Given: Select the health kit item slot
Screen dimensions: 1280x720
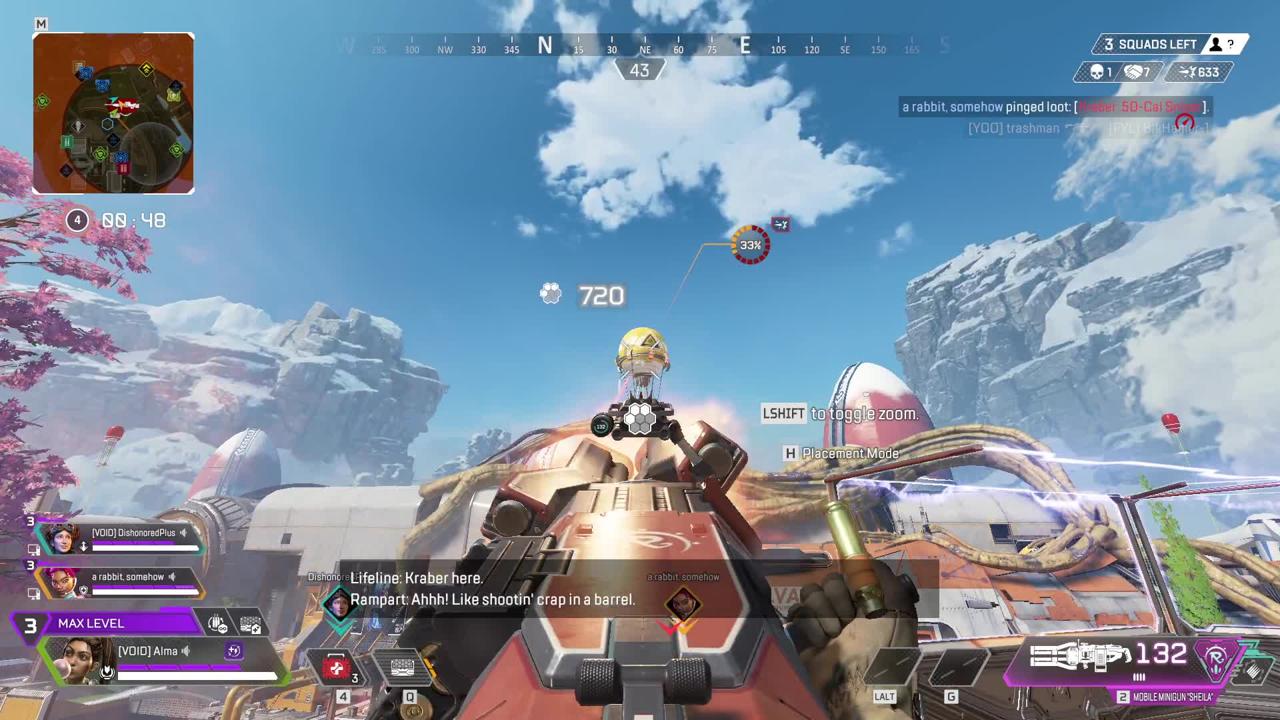Looking at the screenshot, I should click(338, 668).
